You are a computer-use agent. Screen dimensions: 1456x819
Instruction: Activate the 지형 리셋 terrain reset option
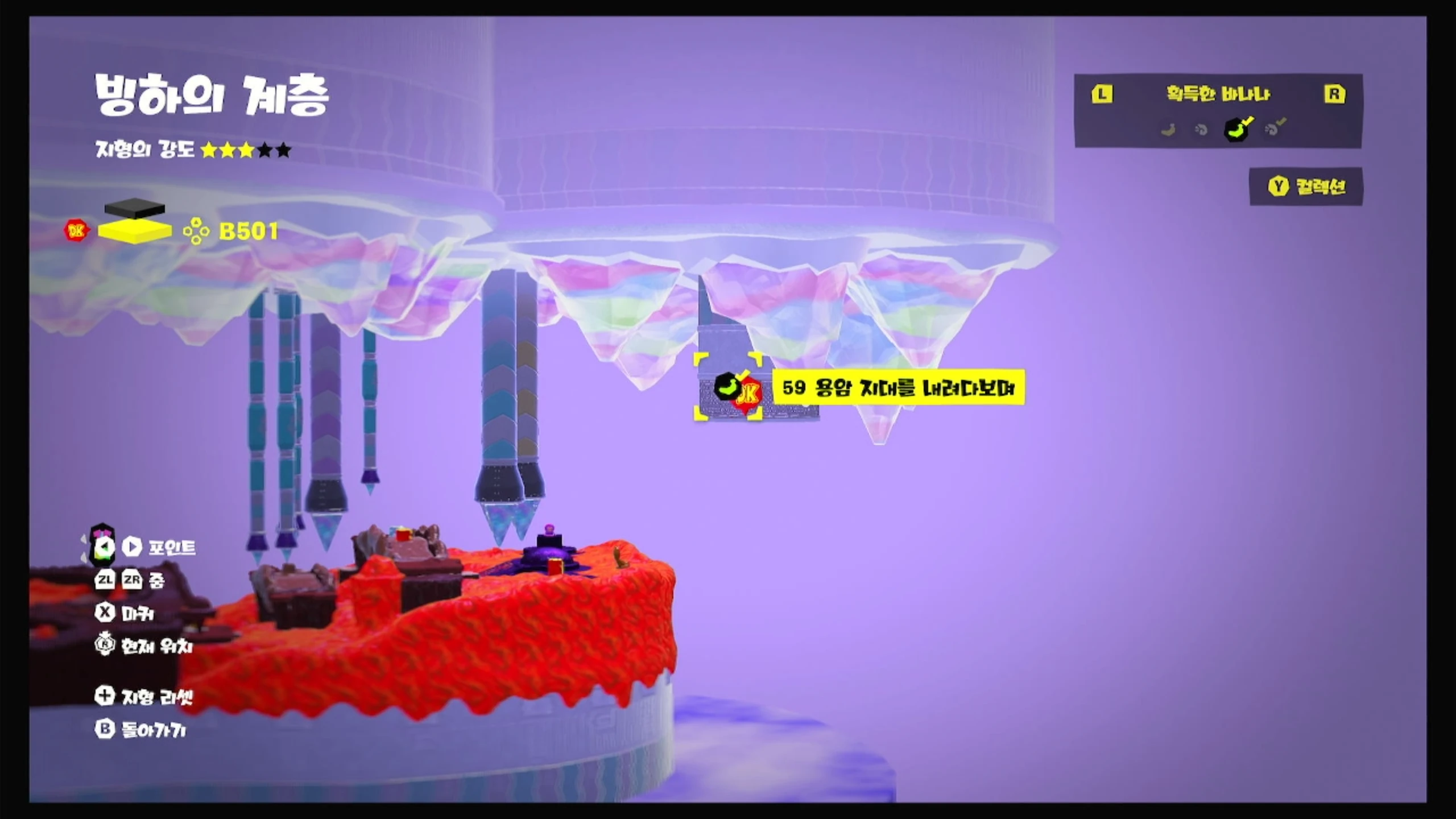click(144, 696)
